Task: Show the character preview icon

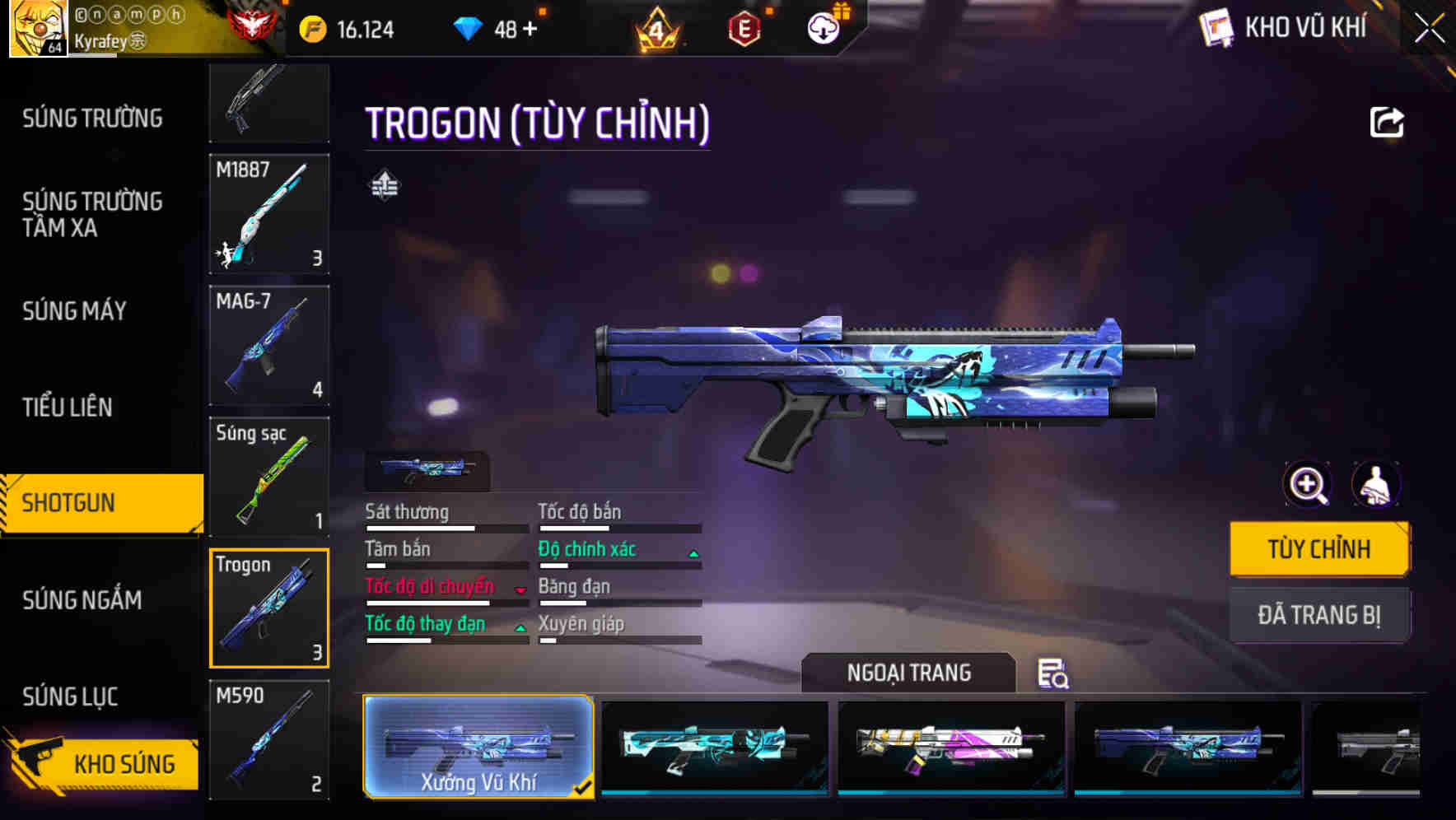Action: coord(1375,484)
